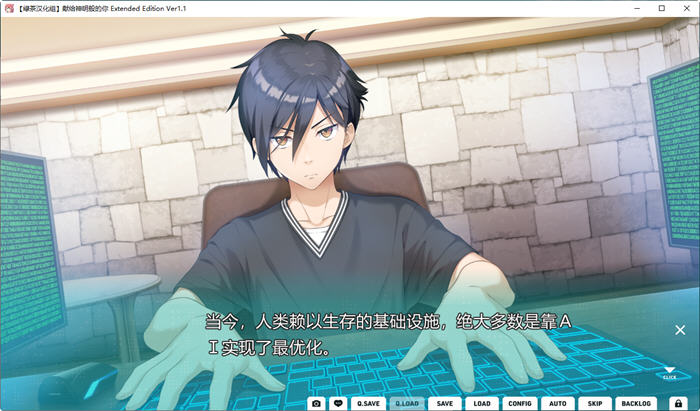Advance dialogue via the CLICK arrow indicator

click(x=669, y=374)
